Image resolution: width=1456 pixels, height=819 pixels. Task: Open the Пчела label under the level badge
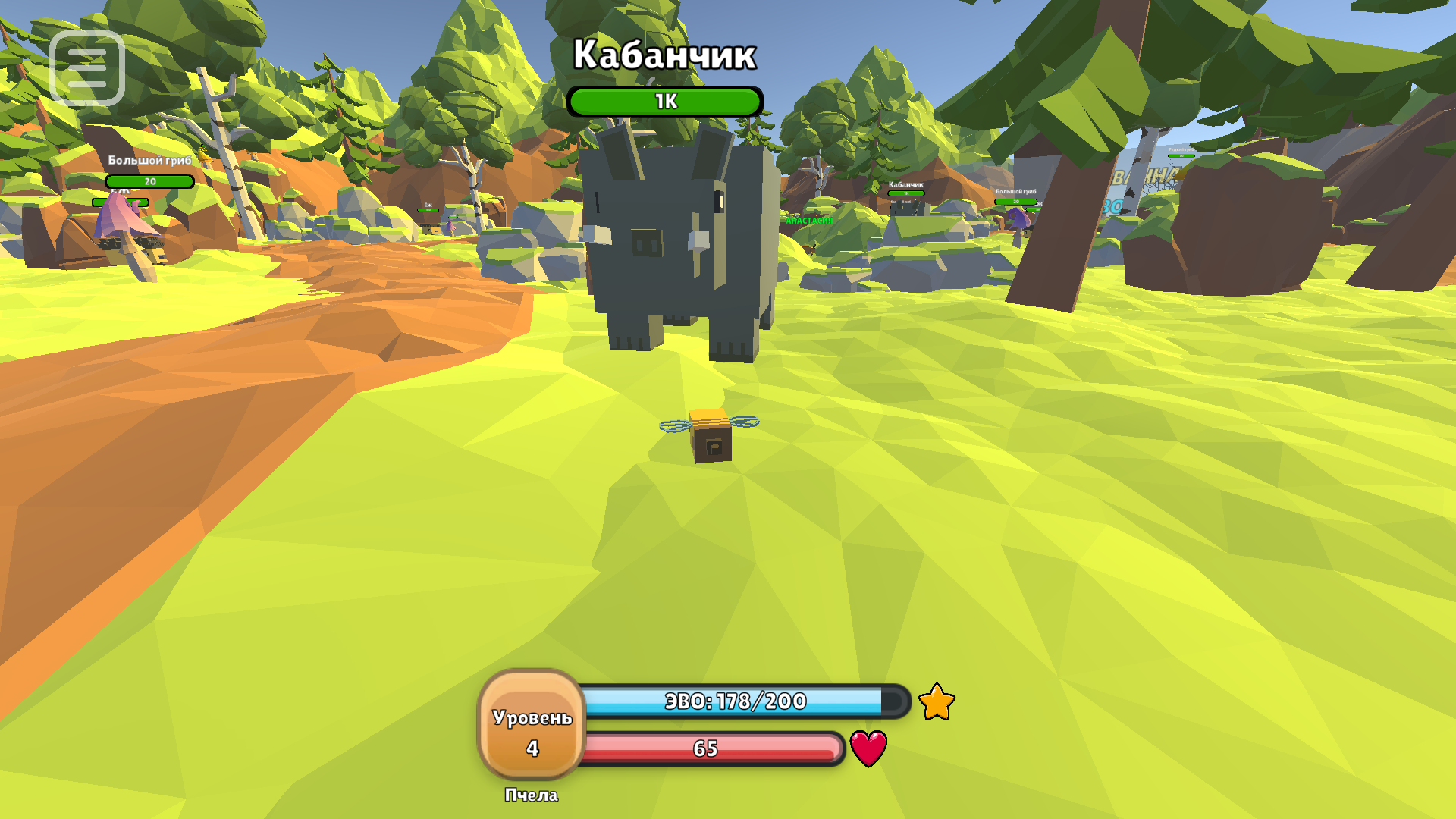click(x=531, y=796)
